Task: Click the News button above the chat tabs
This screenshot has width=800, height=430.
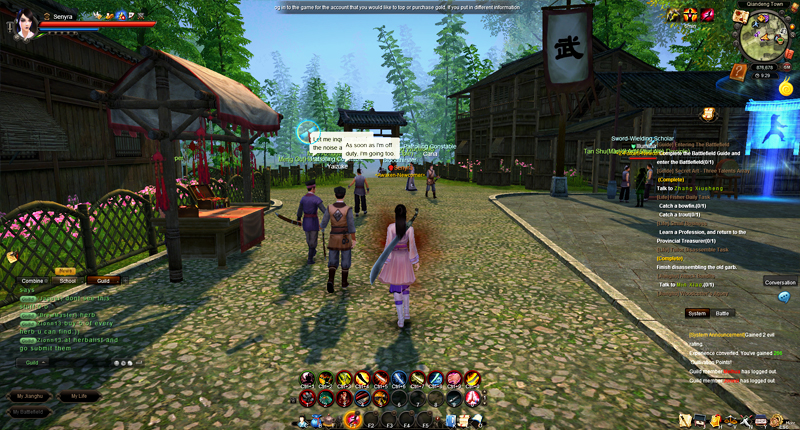Action: [65, 271]
